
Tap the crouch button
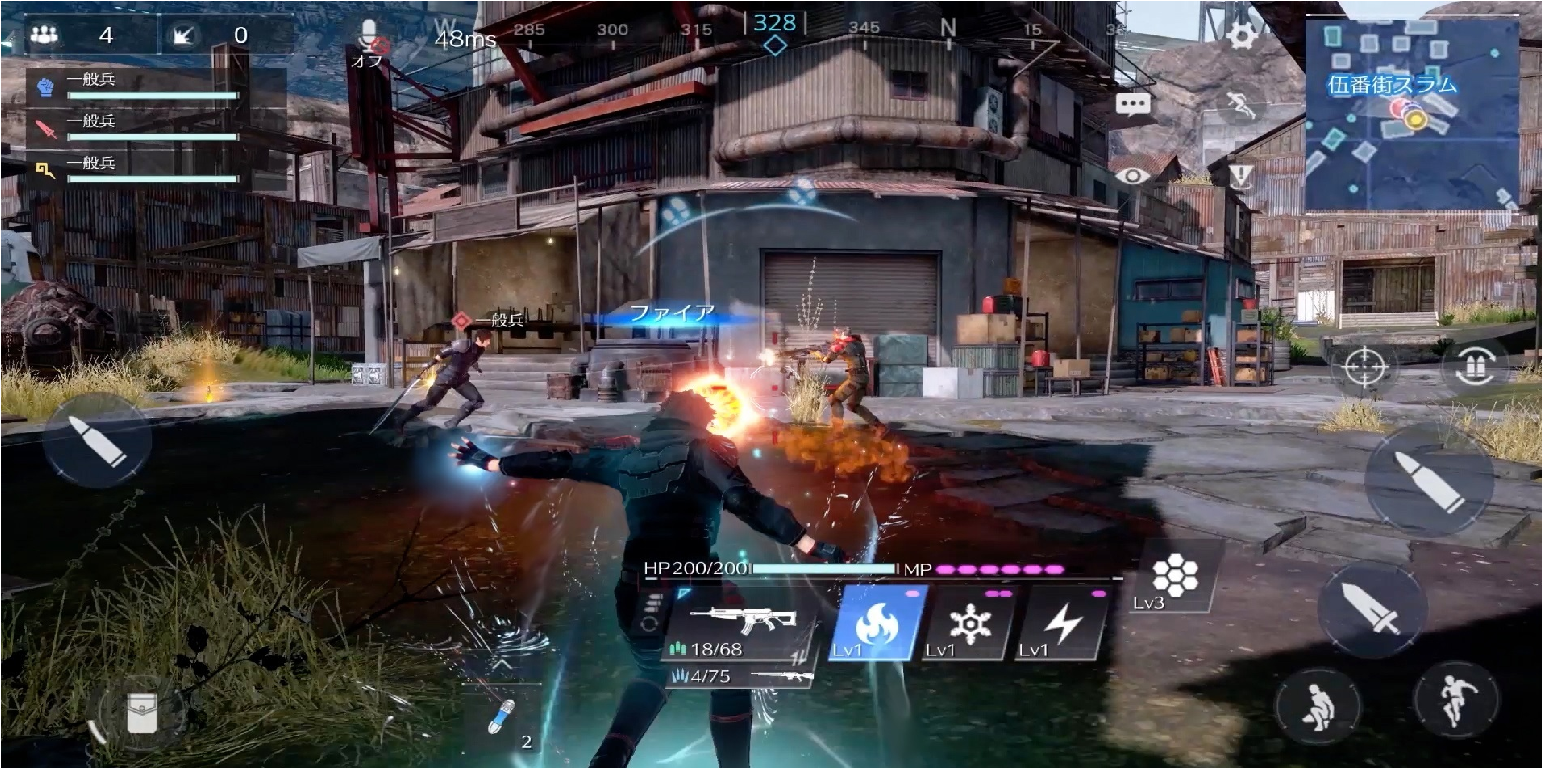pyautogui.click(x=1317, y=705)
